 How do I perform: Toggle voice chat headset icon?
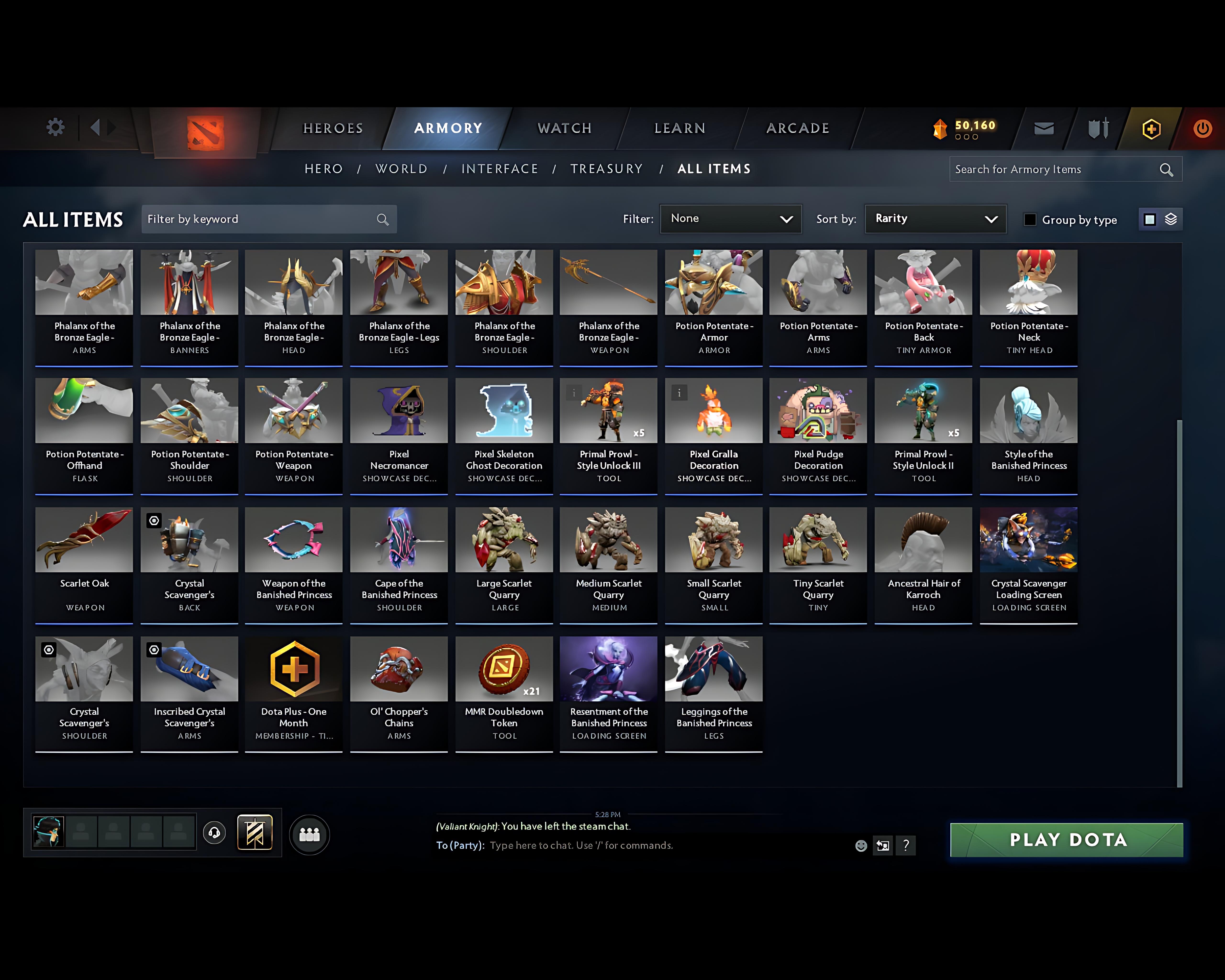pos(214,833)
